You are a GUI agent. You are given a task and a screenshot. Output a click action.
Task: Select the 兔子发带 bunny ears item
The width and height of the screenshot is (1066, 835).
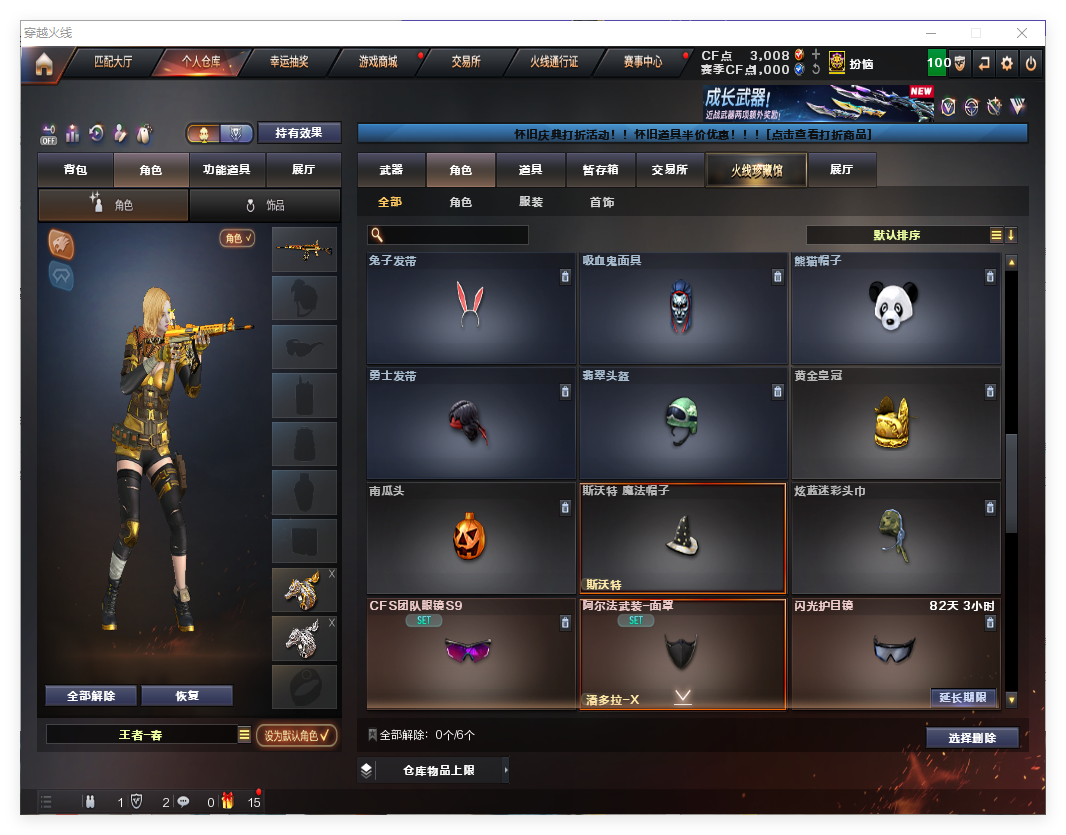[471, 307]
